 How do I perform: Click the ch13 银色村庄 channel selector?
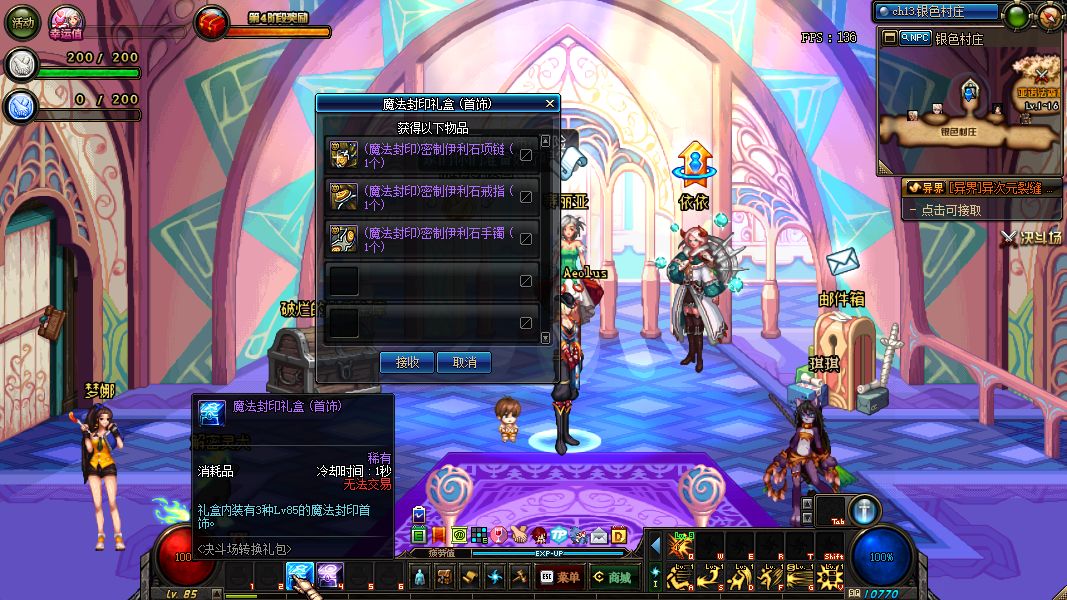(x=936, y=12)
